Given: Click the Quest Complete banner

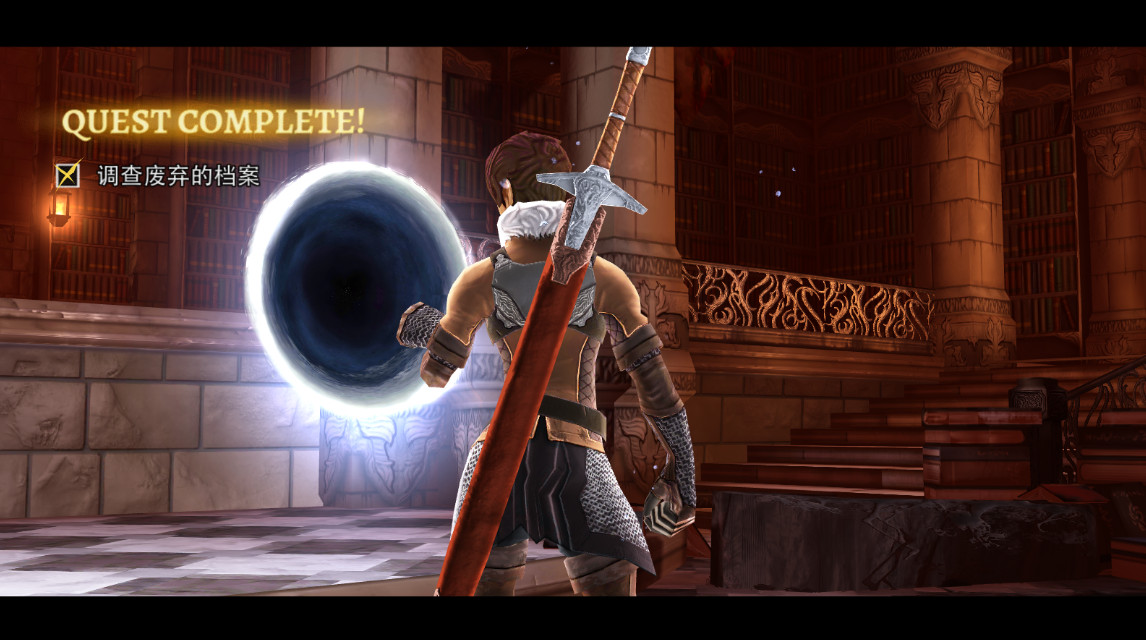Looking at the screenshot, I should pos(213,122).
